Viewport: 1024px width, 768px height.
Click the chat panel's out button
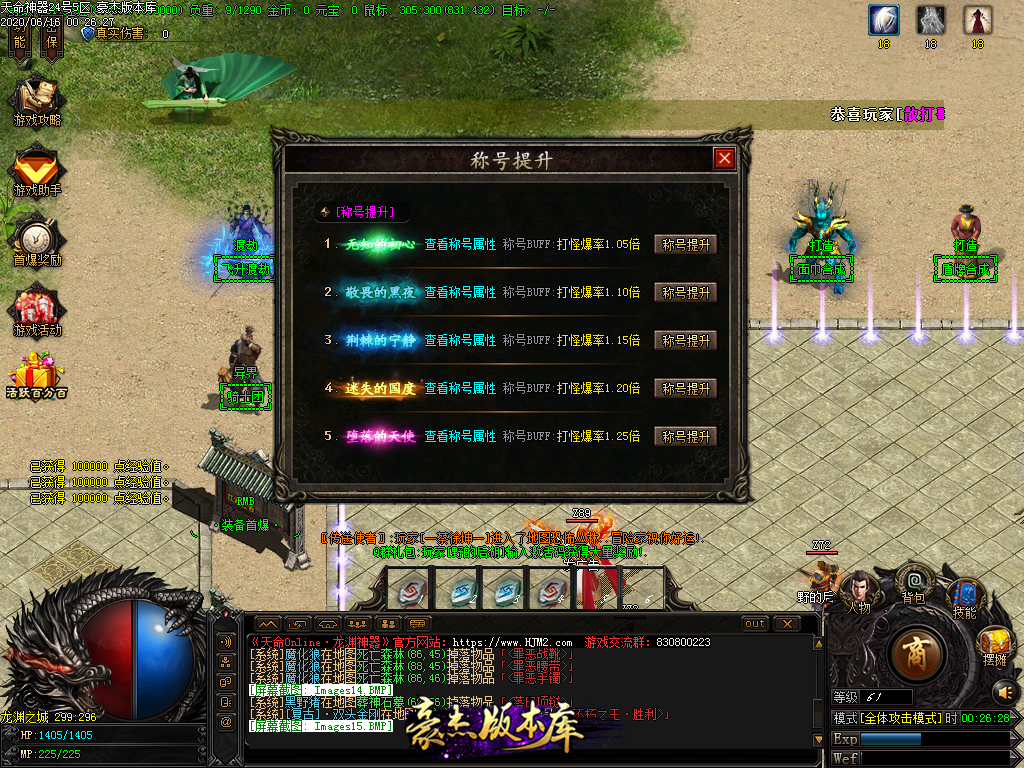pyautogui.click(x=755, y=623)
